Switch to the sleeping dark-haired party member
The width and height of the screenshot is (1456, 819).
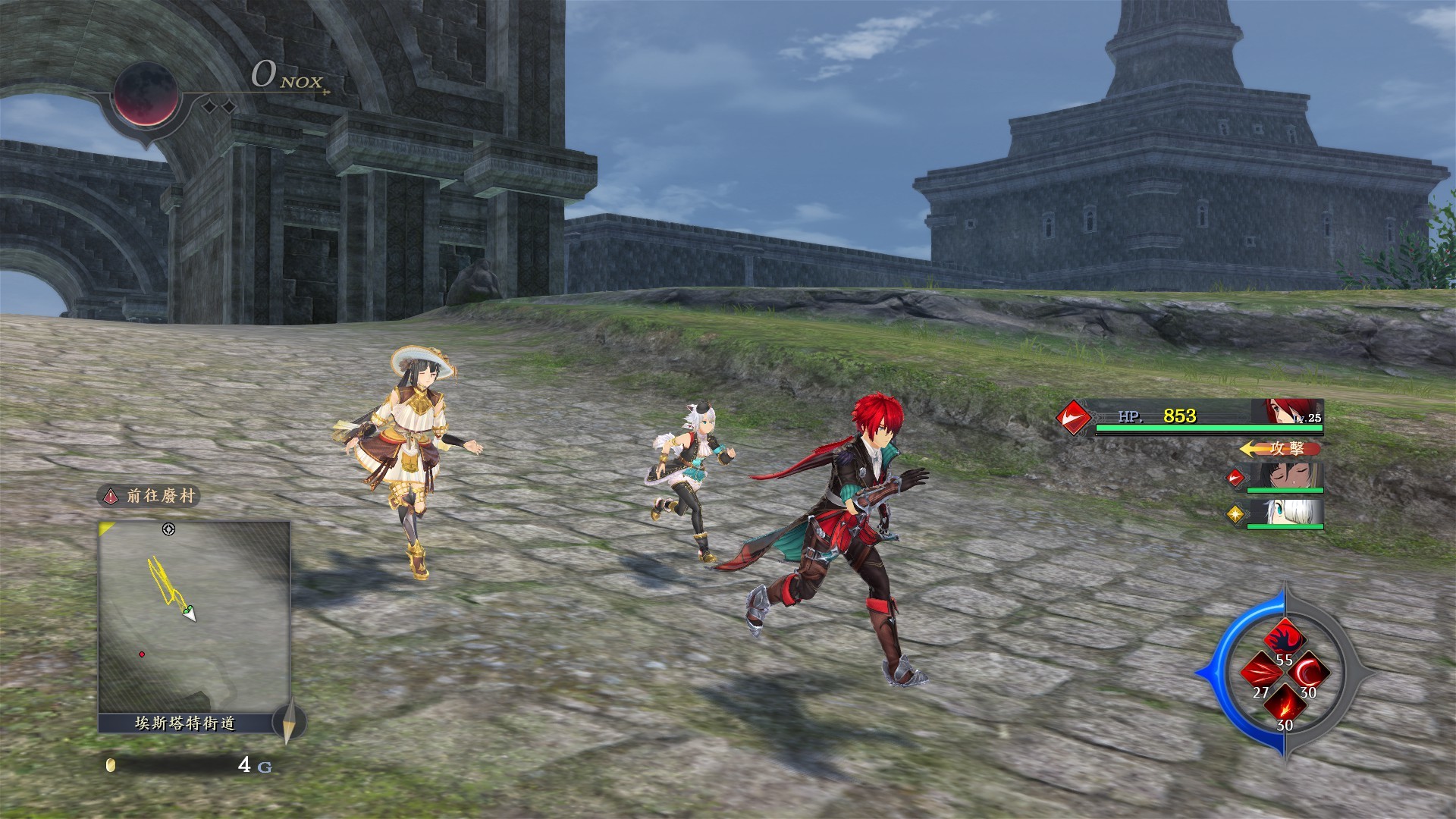1285,478
